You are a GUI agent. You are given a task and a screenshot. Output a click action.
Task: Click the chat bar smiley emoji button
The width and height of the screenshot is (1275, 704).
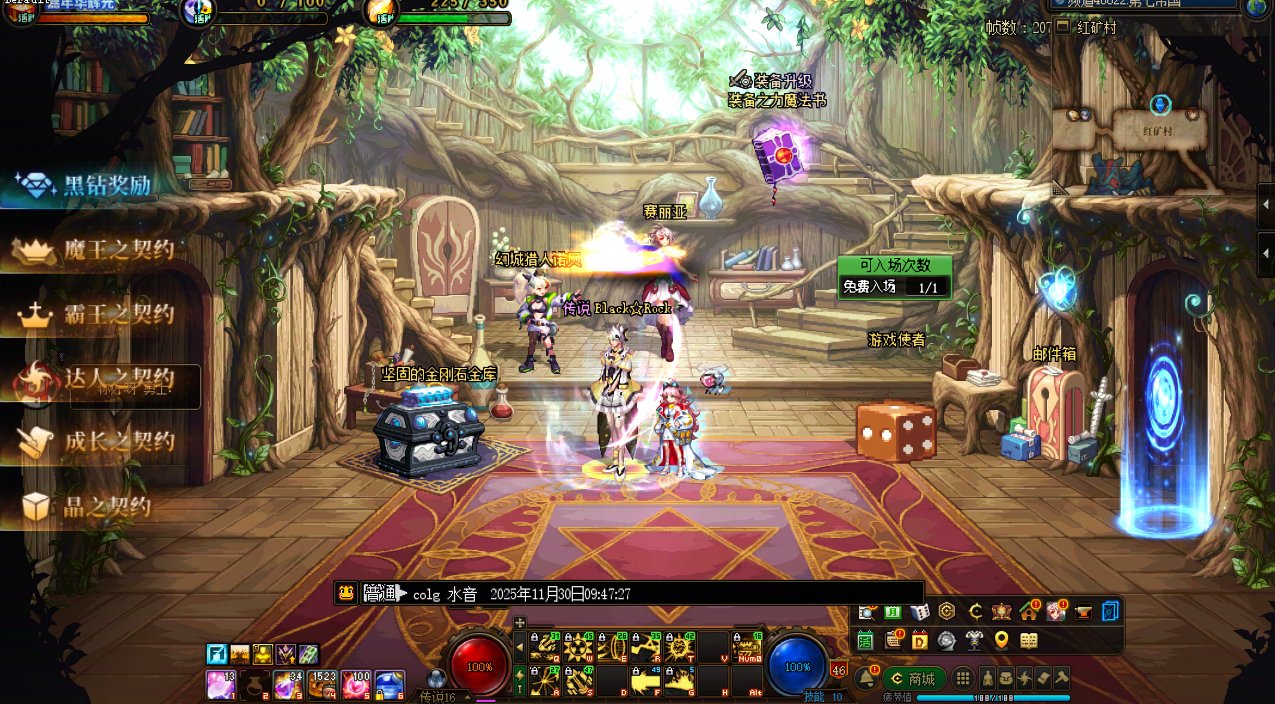[345, 593]
